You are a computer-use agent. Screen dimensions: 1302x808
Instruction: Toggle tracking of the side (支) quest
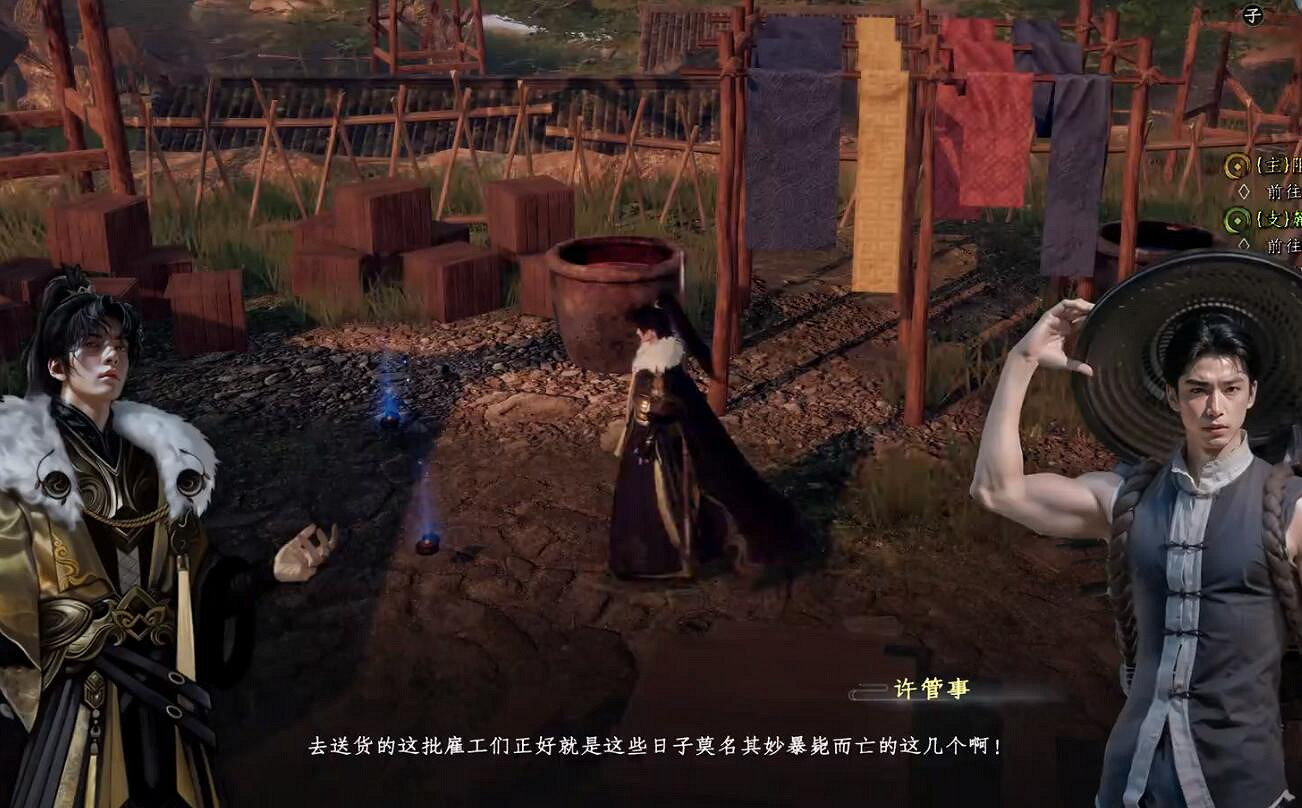click(x=1236, y=220)
